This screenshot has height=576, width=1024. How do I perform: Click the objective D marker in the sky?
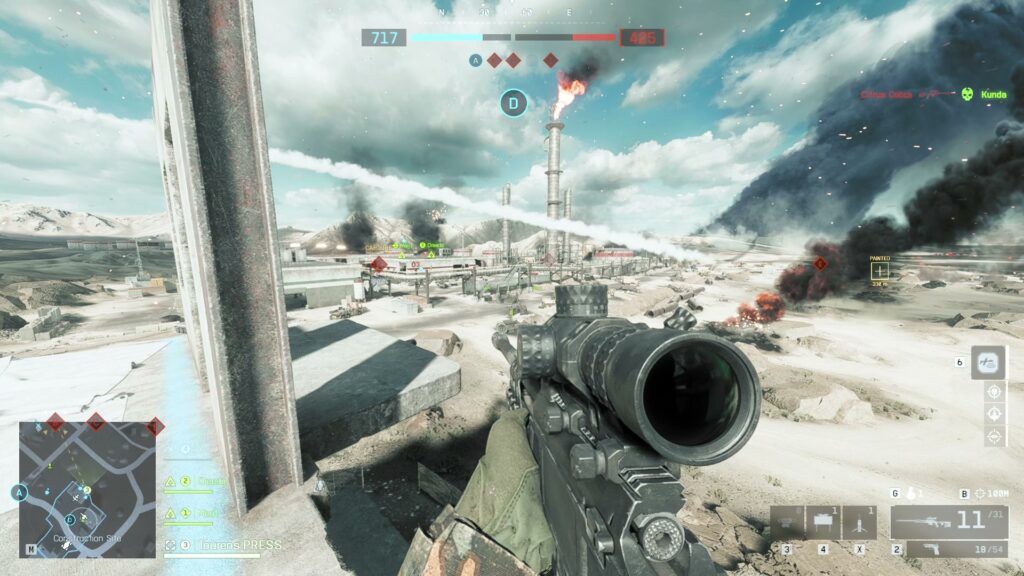click(x=513, y=101)
